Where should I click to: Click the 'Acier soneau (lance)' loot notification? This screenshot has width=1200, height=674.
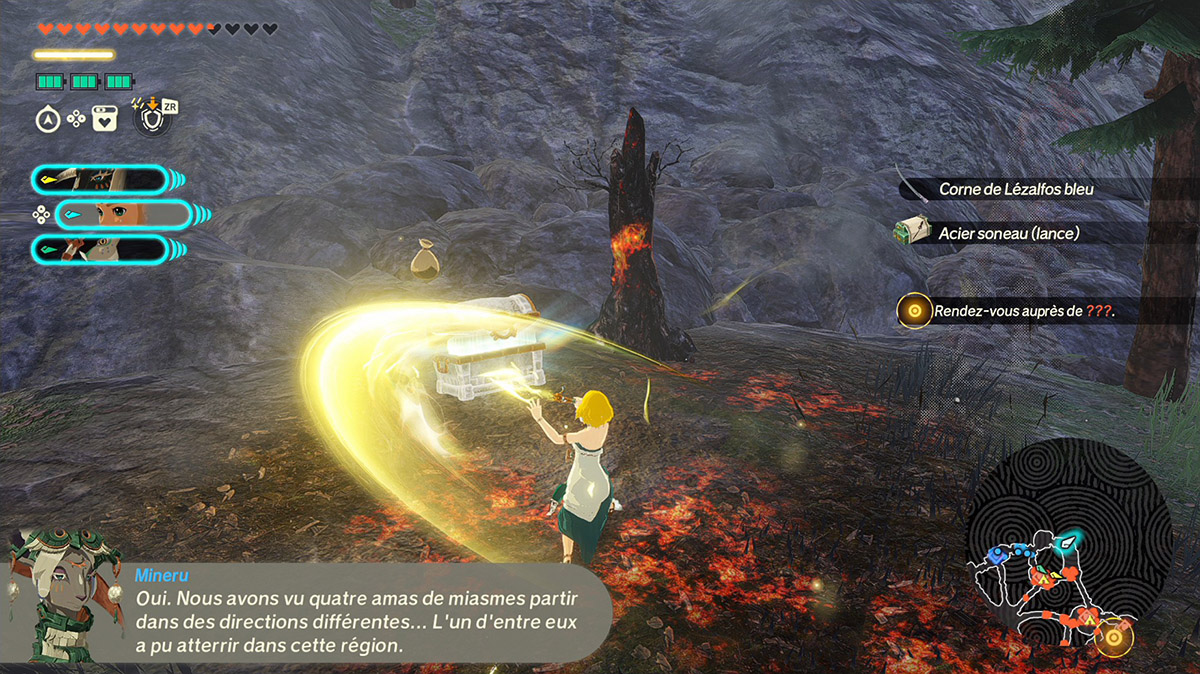(x=1008, y=233)
